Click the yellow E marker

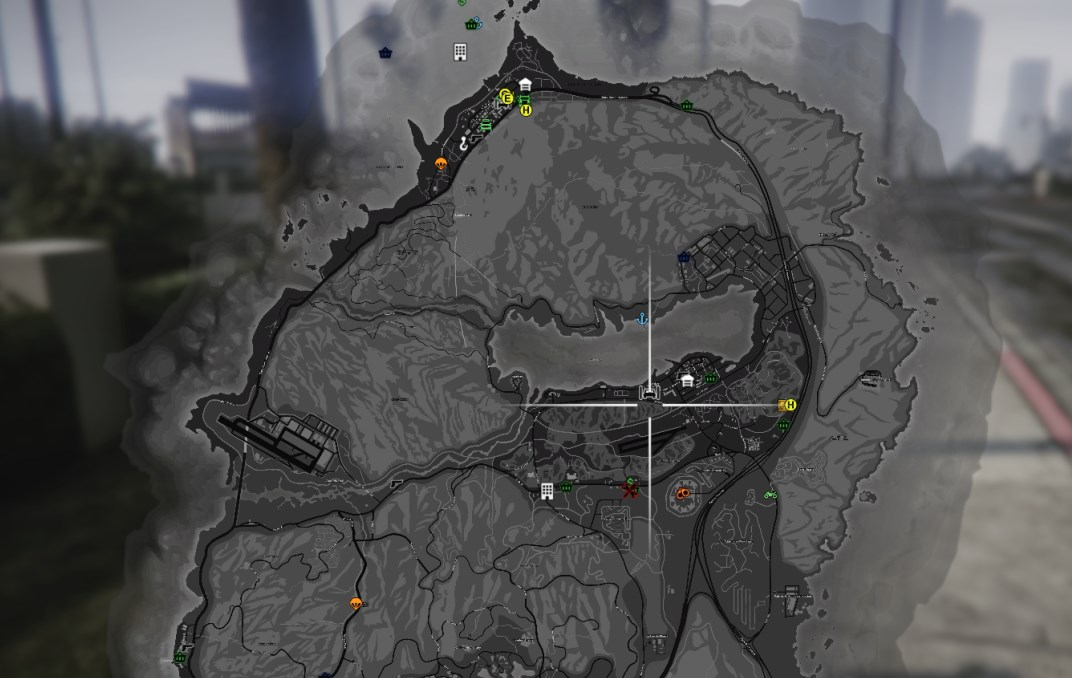pyautogui.click(x=507, y=97)
